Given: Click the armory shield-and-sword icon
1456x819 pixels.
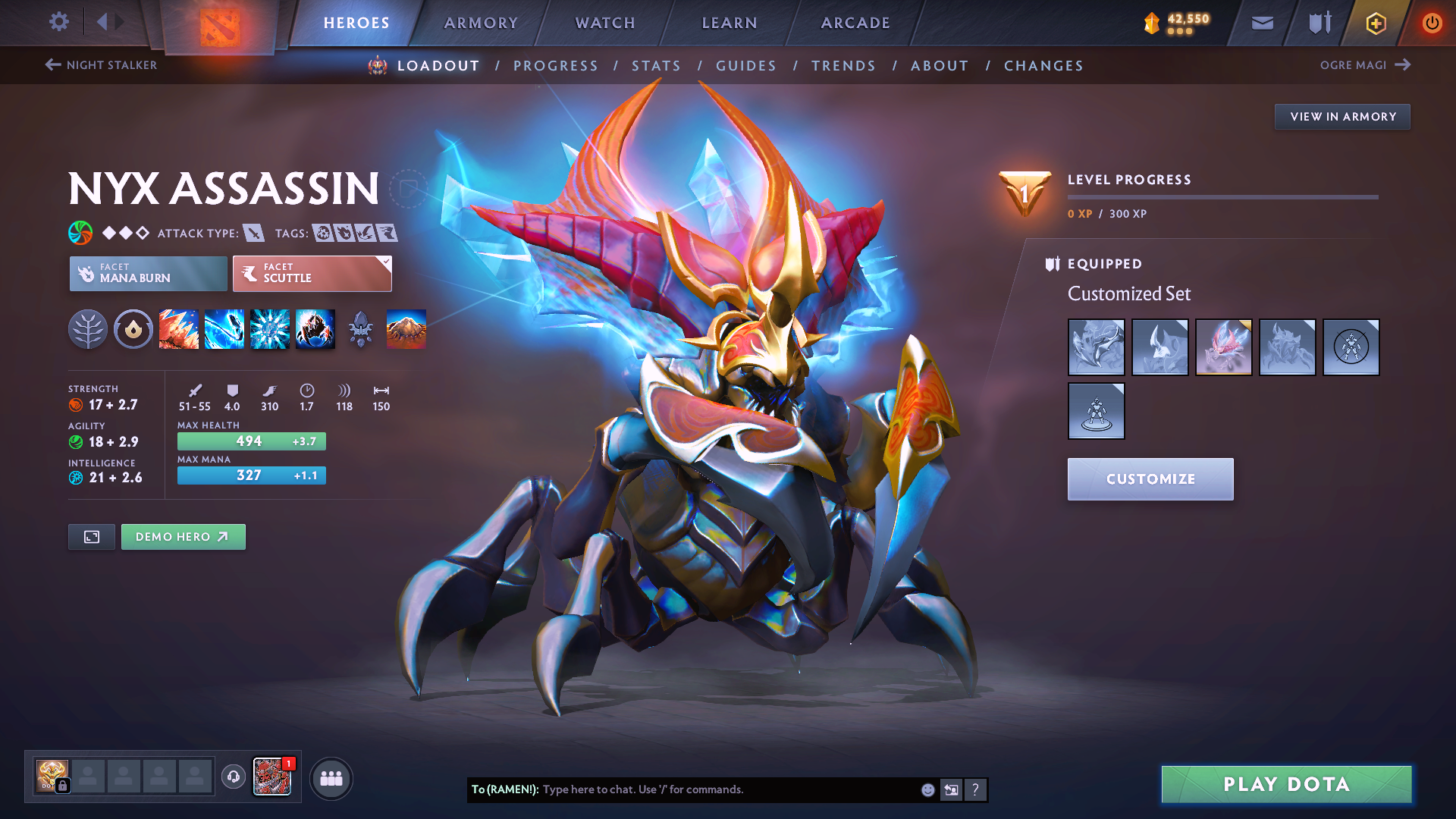Looking at the screenshot, I should point(1317,23).
